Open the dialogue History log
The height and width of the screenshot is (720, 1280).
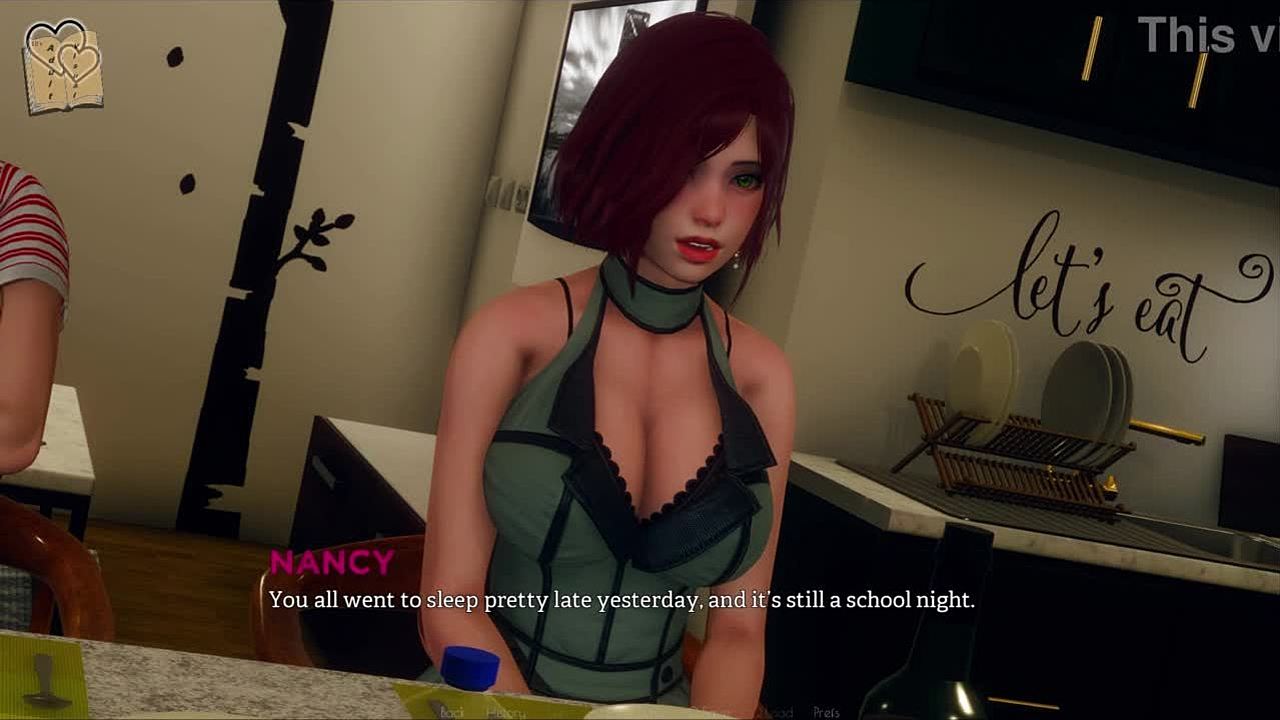(505, 712)
